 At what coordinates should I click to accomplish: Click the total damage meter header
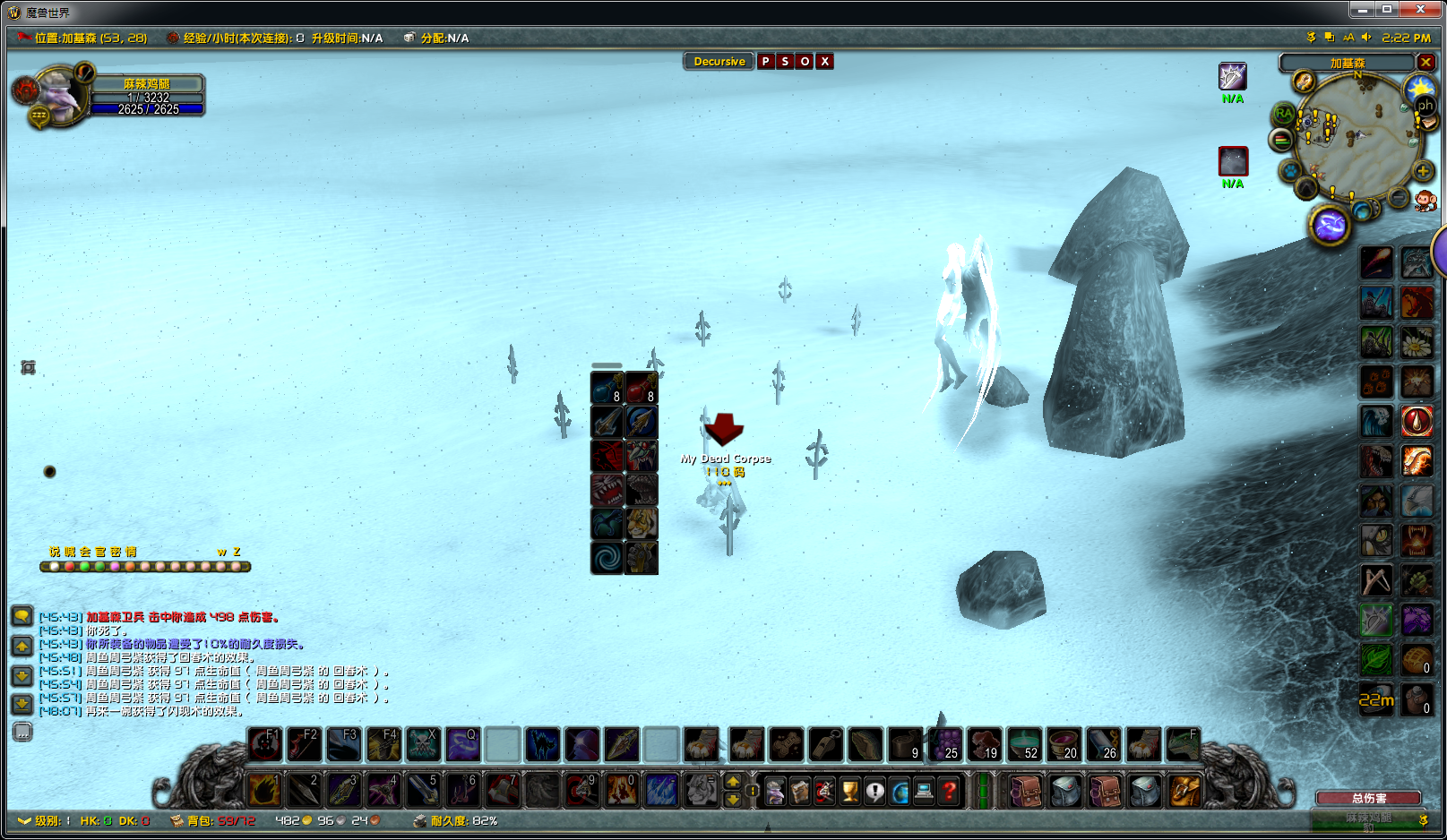[1368, 798]
